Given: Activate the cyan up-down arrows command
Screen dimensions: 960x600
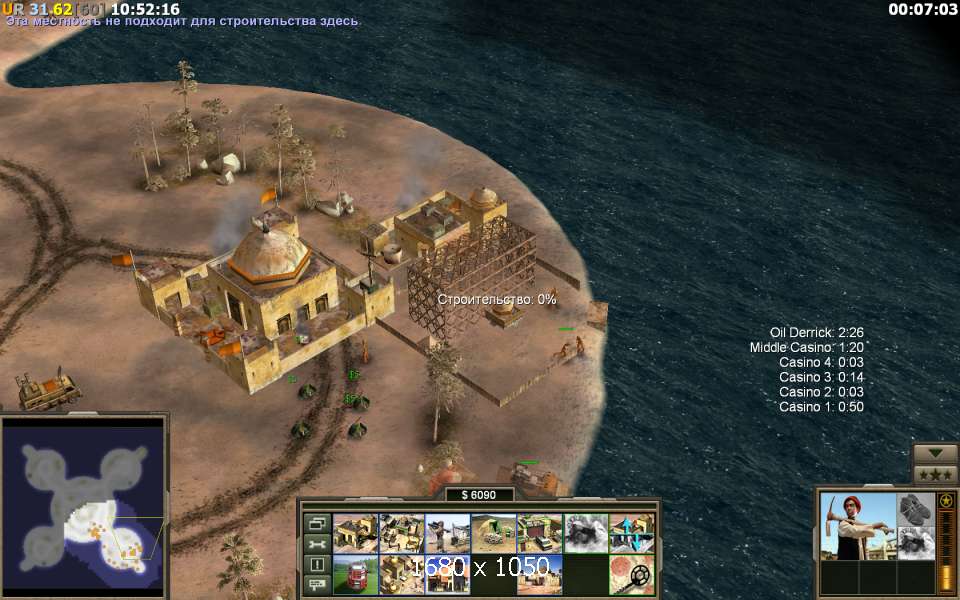Looking at the screenshot, I should pyautogui.click(x=631, y=533).
